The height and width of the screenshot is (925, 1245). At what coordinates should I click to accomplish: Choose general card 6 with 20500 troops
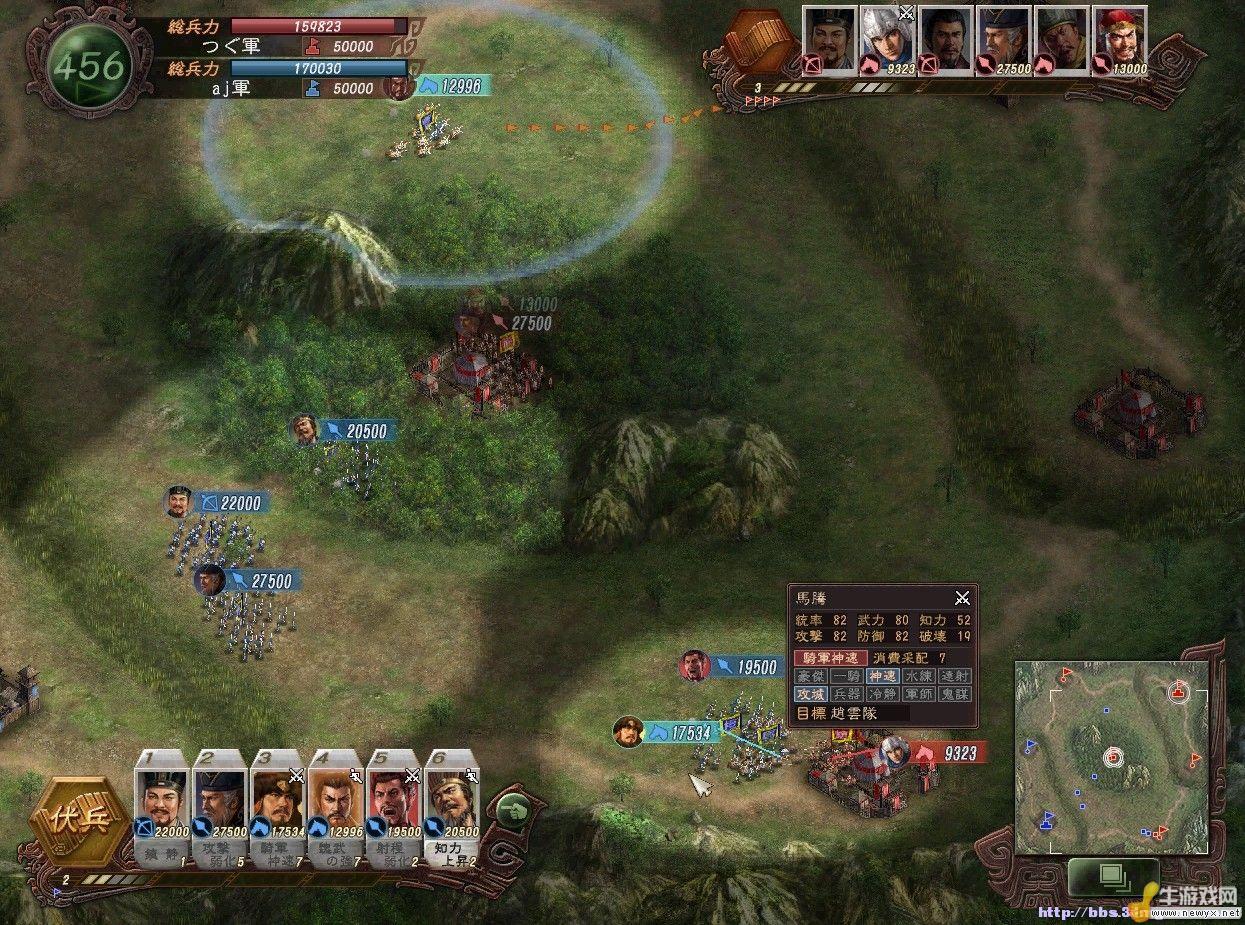click(x=452, y=800)
